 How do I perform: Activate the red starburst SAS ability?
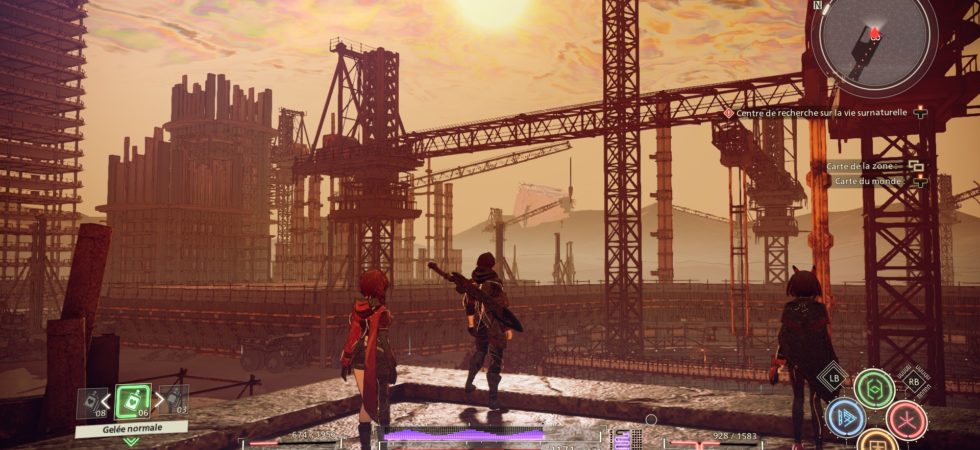point(906,420)
